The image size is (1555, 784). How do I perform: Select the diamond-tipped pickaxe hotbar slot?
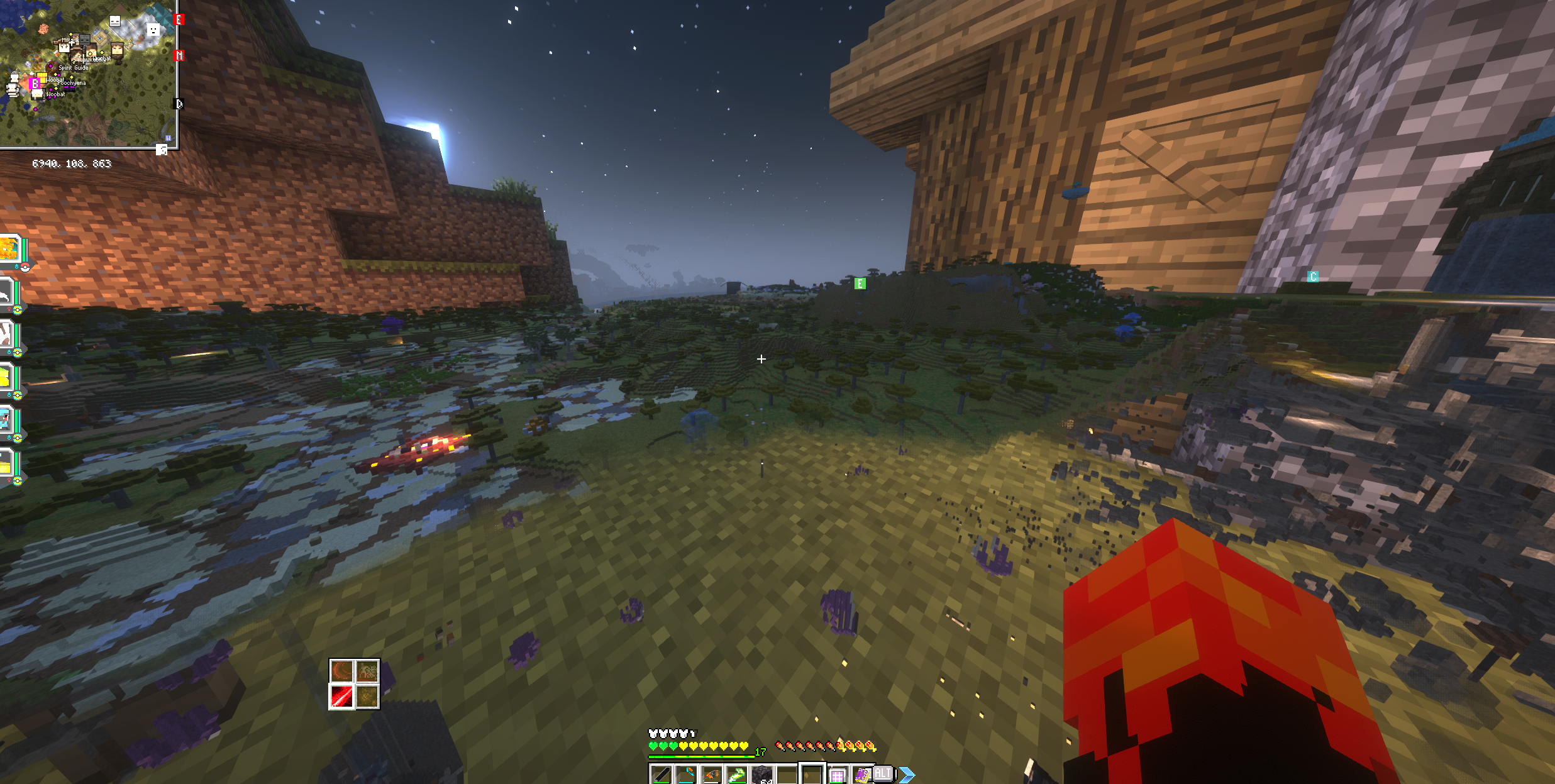pos(686,775)
